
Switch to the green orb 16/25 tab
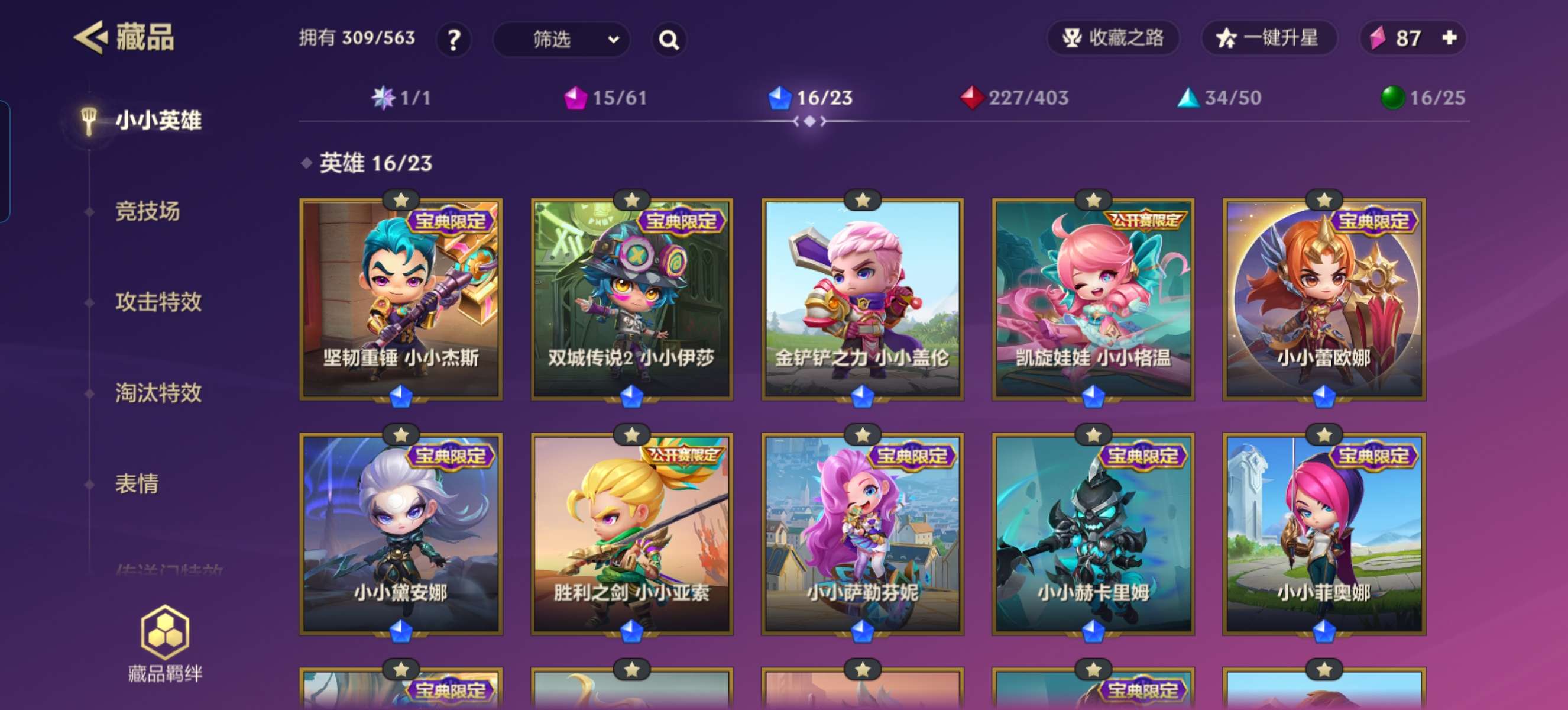pos(1423,98)
